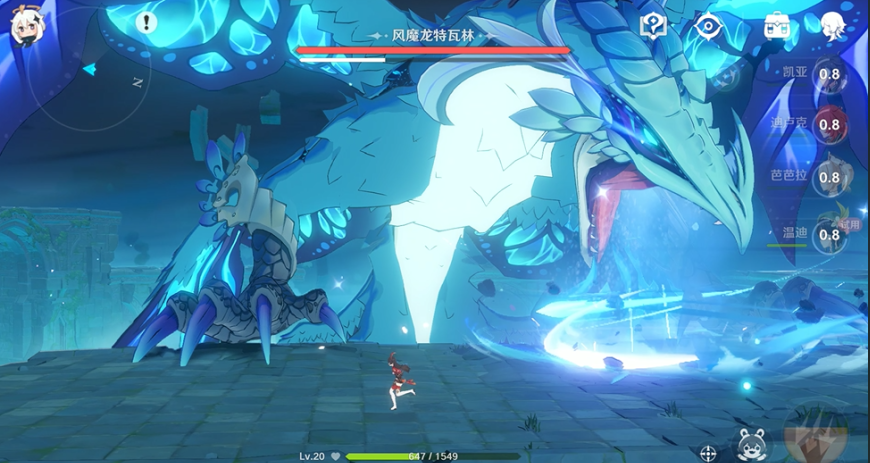The image size is (870, 463).
Task: Open the question mark tutorial book icon
Action: click(x=653, y=26)
